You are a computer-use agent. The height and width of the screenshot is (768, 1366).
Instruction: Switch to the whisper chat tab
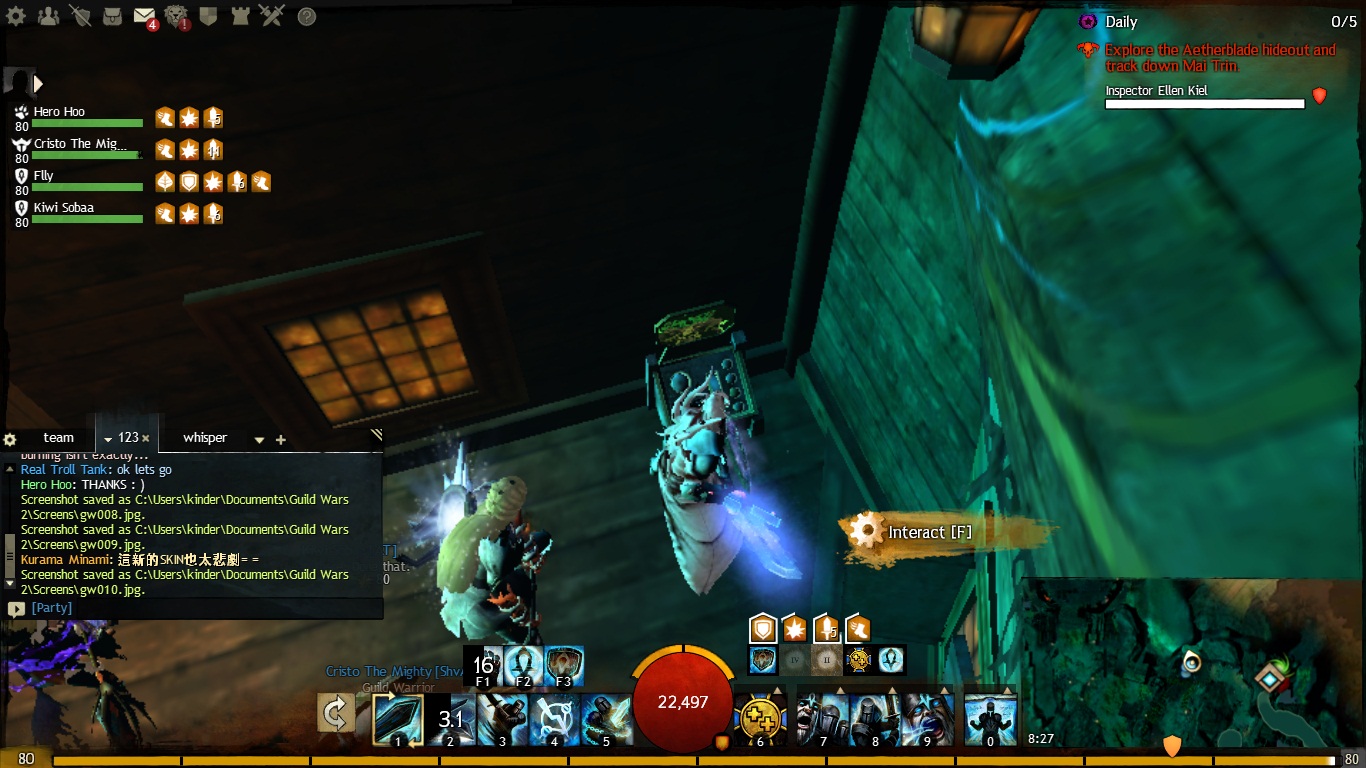coord(205,438)
